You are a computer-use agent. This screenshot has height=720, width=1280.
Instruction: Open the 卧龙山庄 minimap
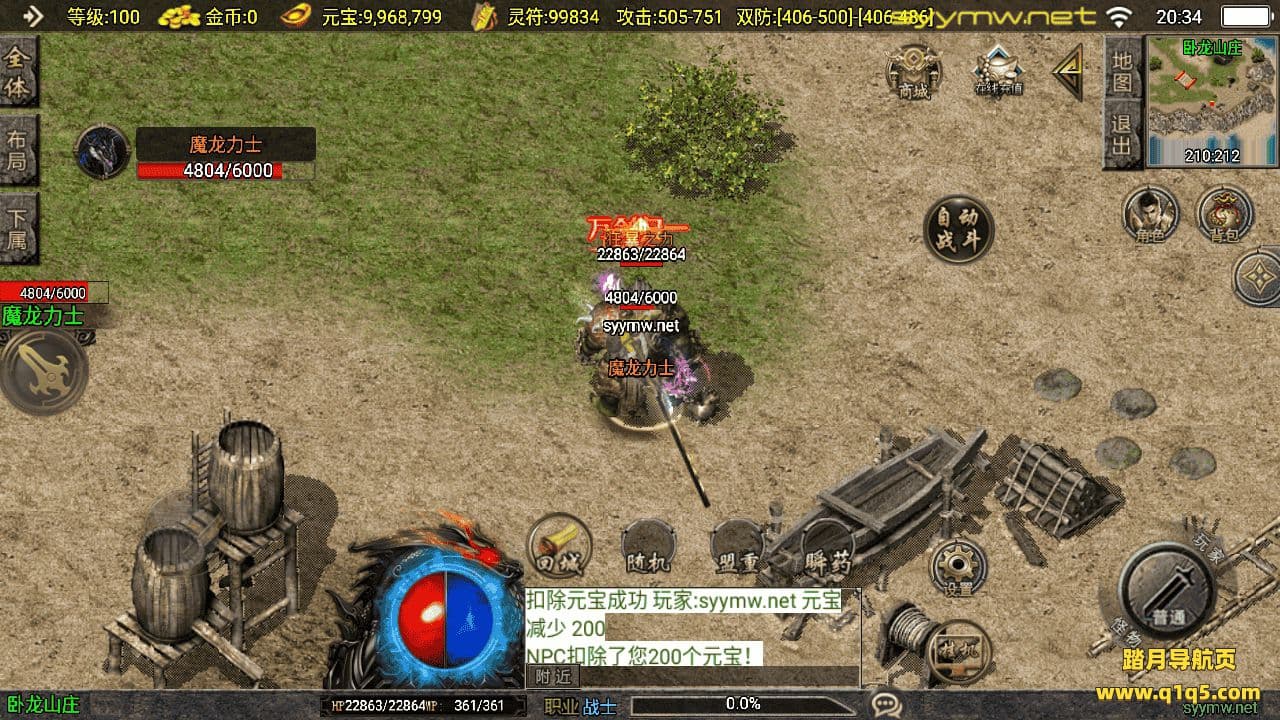(1195, 100)
